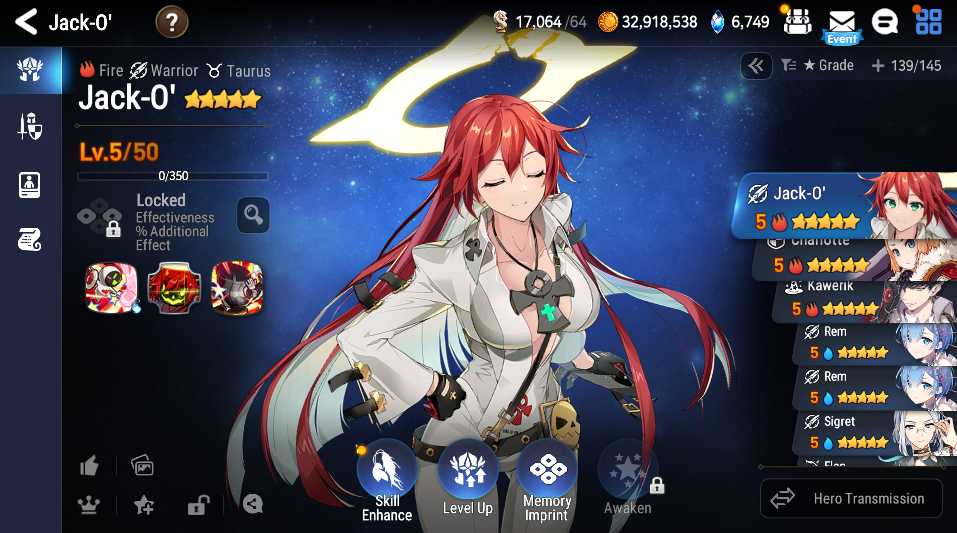Open the chat speech bubble

(886, 21)
